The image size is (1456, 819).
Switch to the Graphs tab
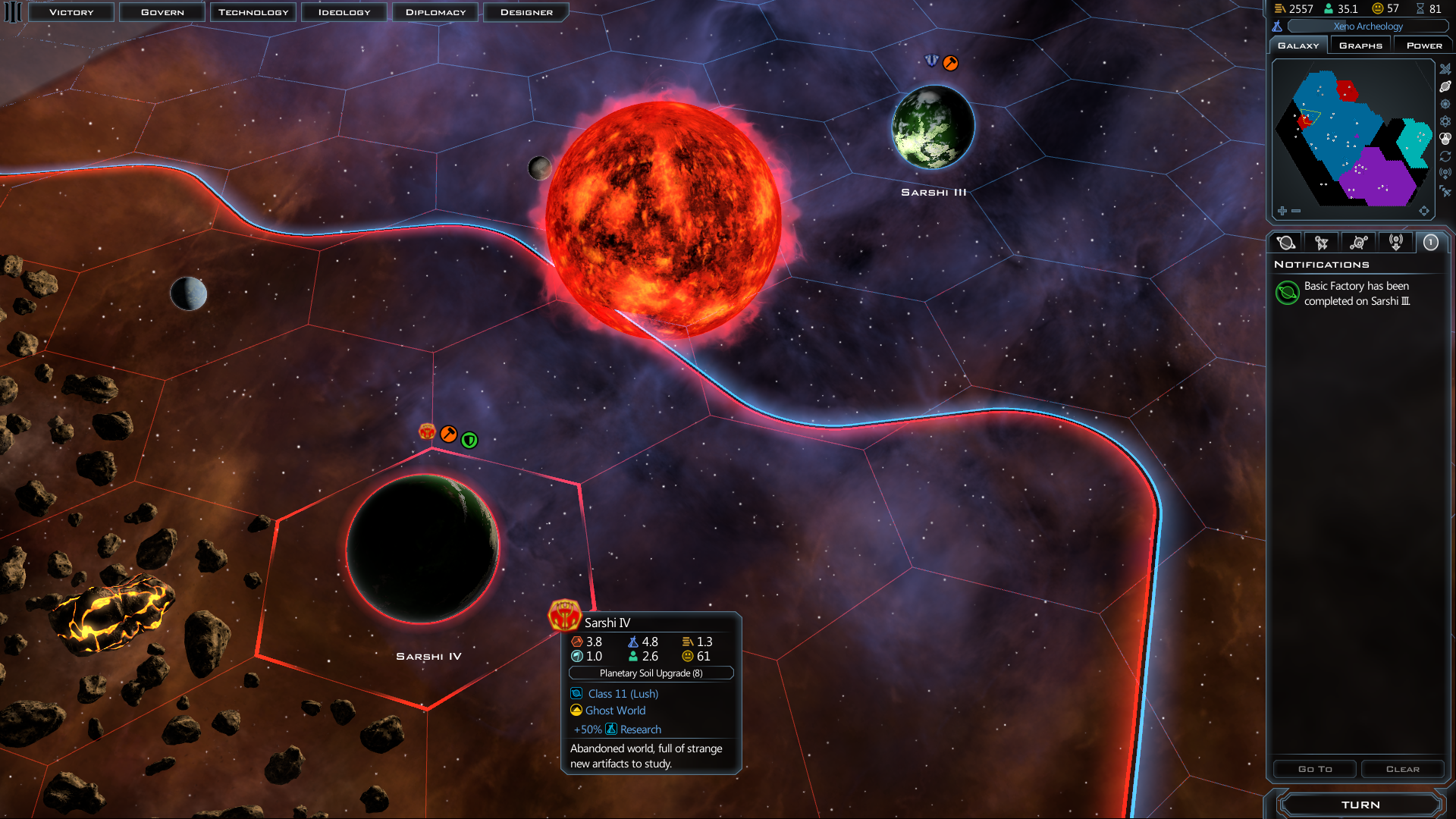[x=1360, y=45]
